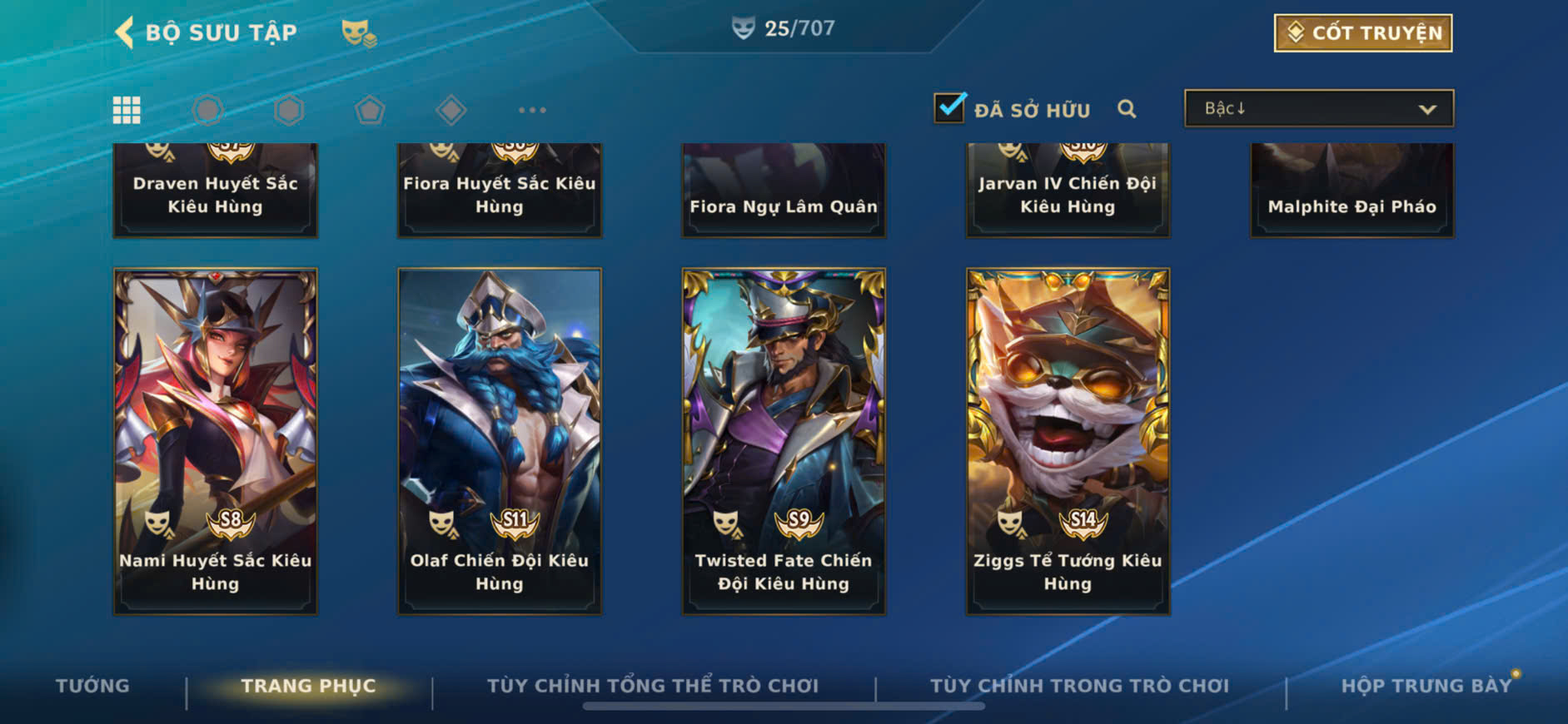Select Nami Huyết Sắc Kiêu Hùng skin
This screenshot has height=724, width=1568.
point(215,441)
